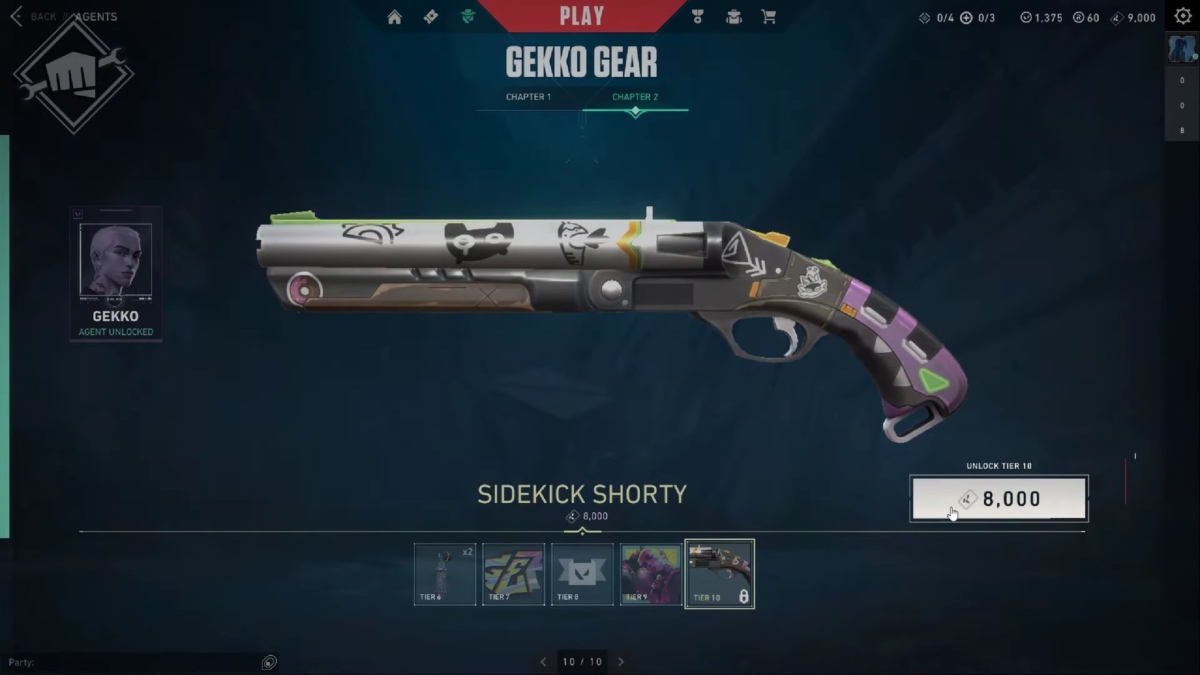Switch to the Chapter 1 tab
This screenshot has height=675, width=1200.
[x=528, y=97]
